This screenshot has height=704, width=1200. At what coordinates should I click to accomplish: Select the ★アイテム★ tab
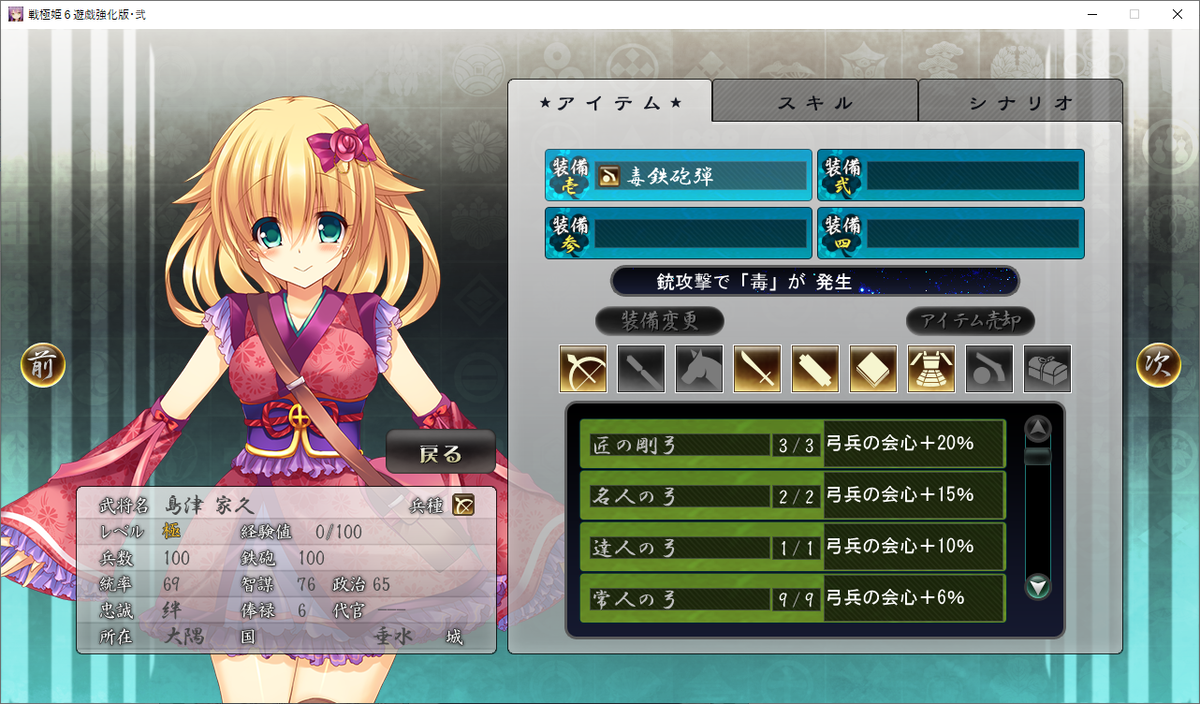pos(610,102)
